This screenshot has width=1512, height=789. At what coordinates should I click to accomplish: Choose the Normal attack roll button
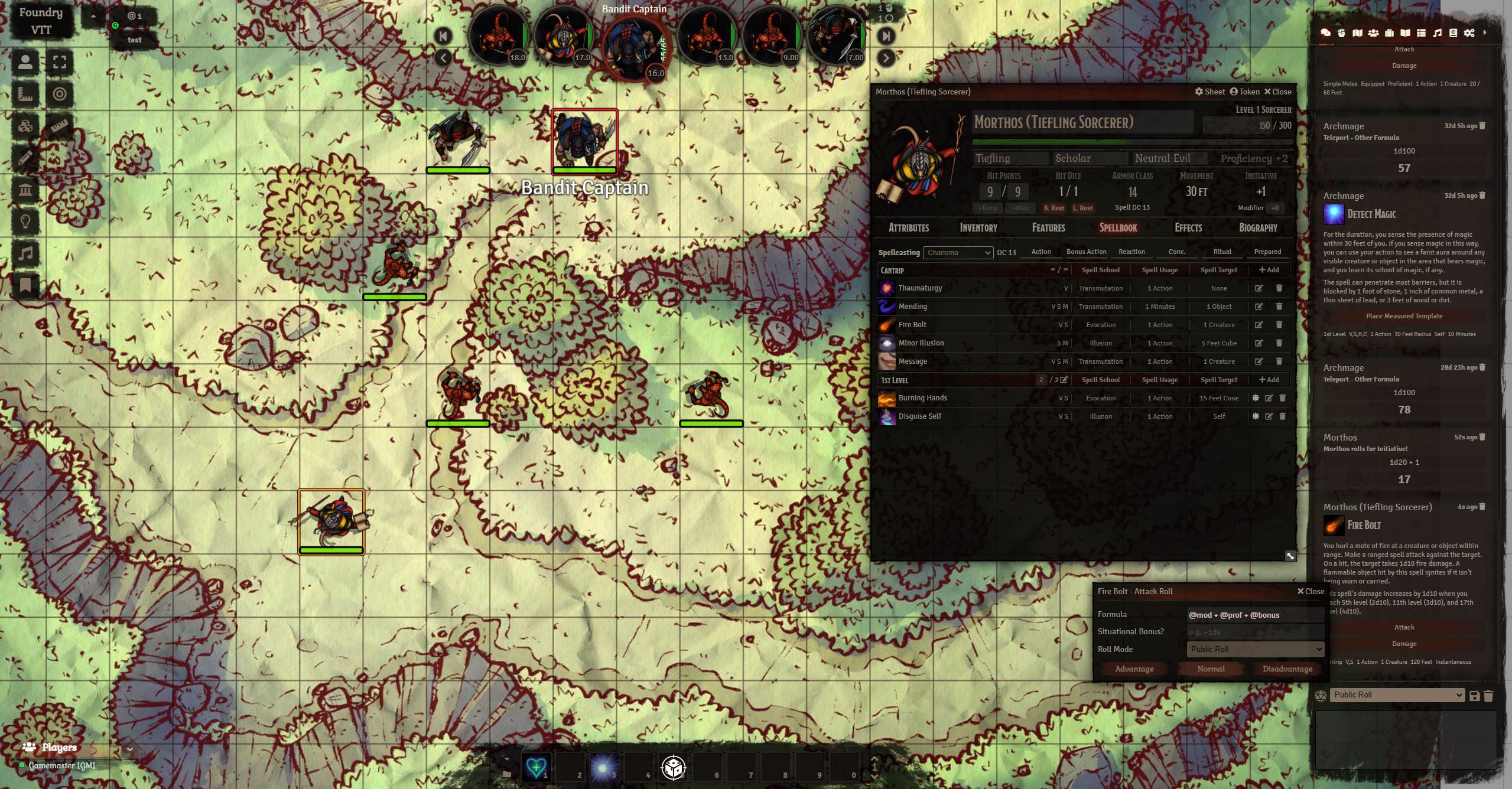1211,669
